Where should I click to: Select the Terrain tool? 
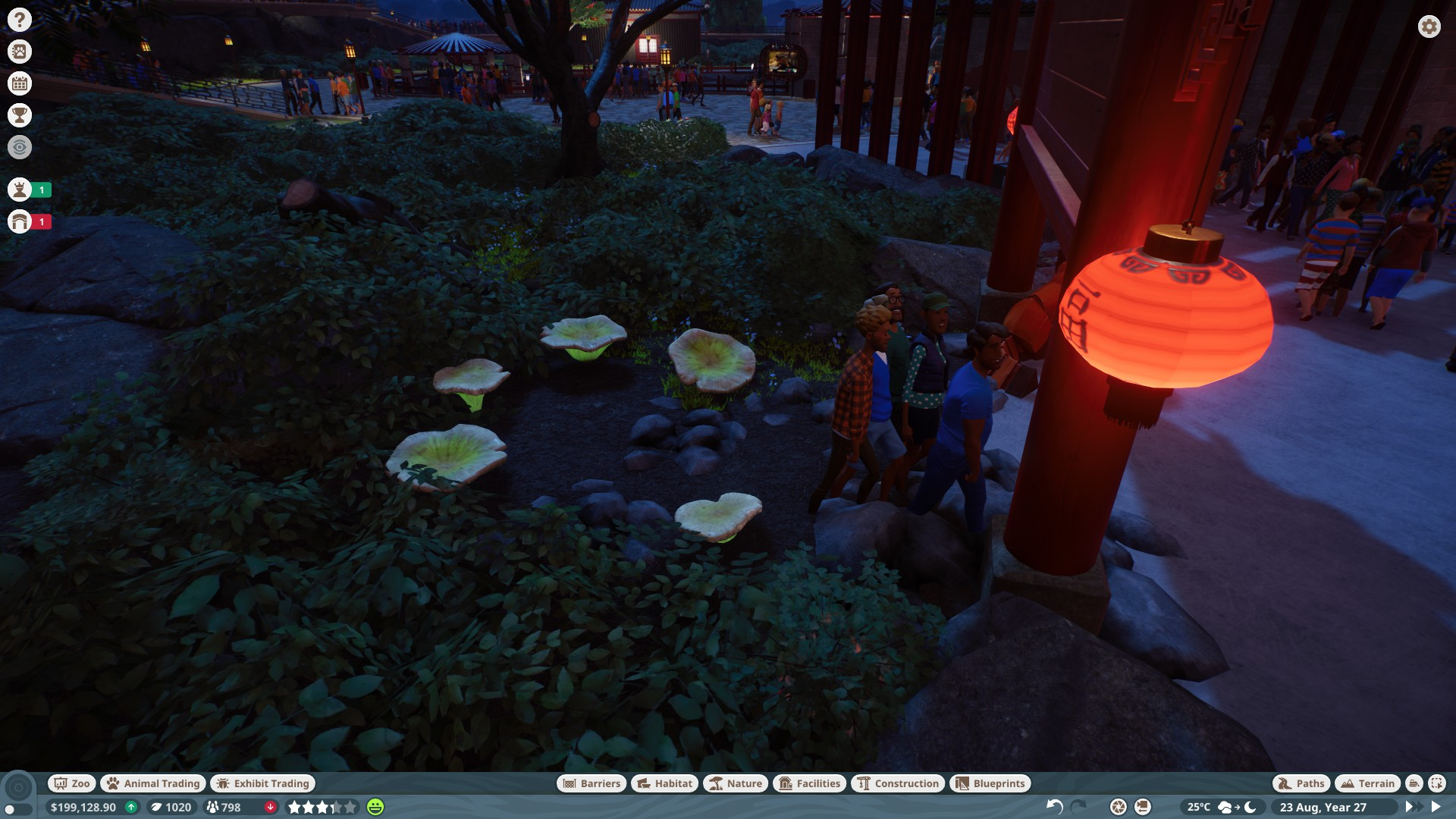tap(1367, 783)
